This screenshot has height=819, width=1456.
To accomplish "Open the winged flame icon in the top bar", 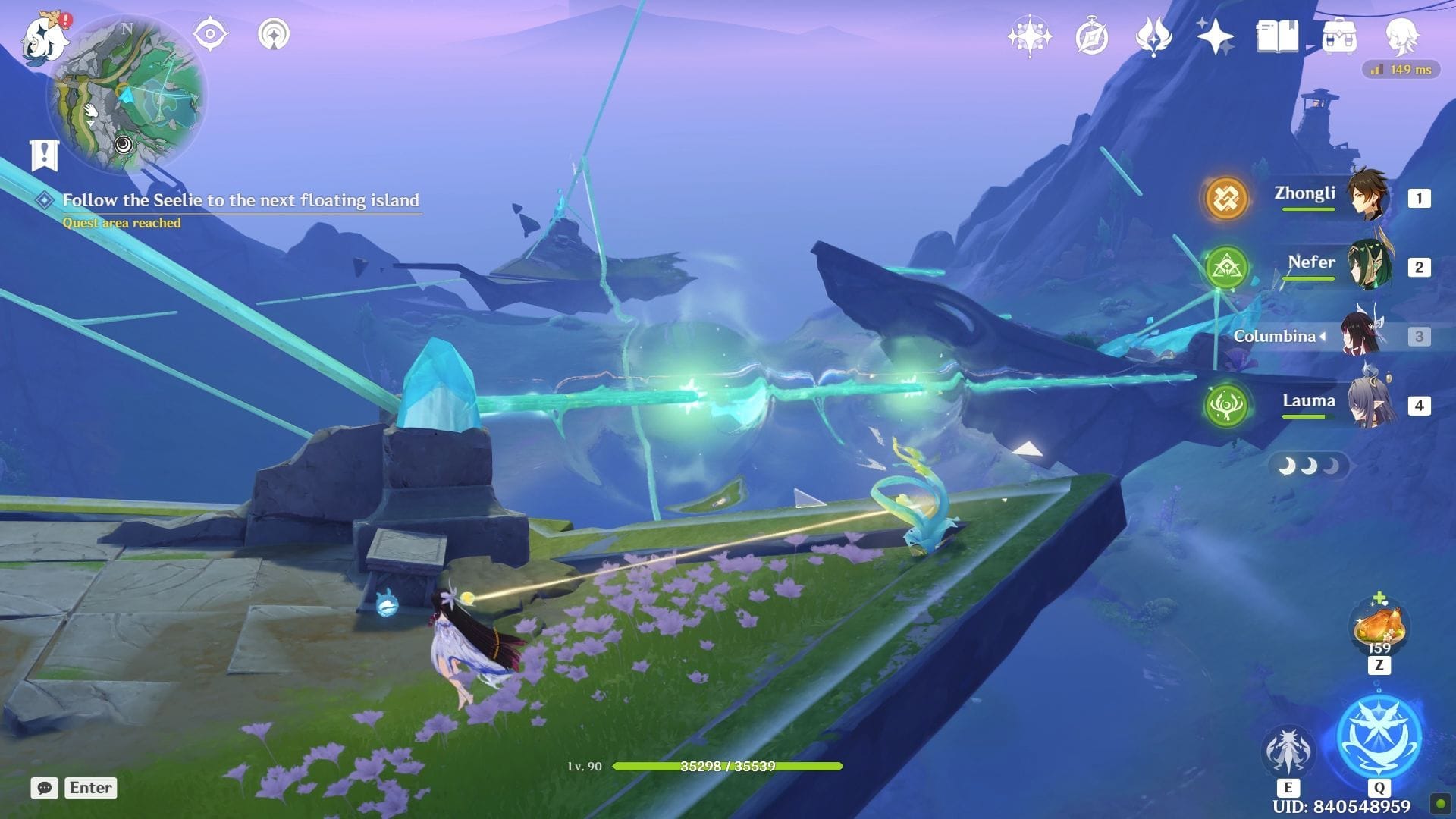I will [x=1153, y=36].
